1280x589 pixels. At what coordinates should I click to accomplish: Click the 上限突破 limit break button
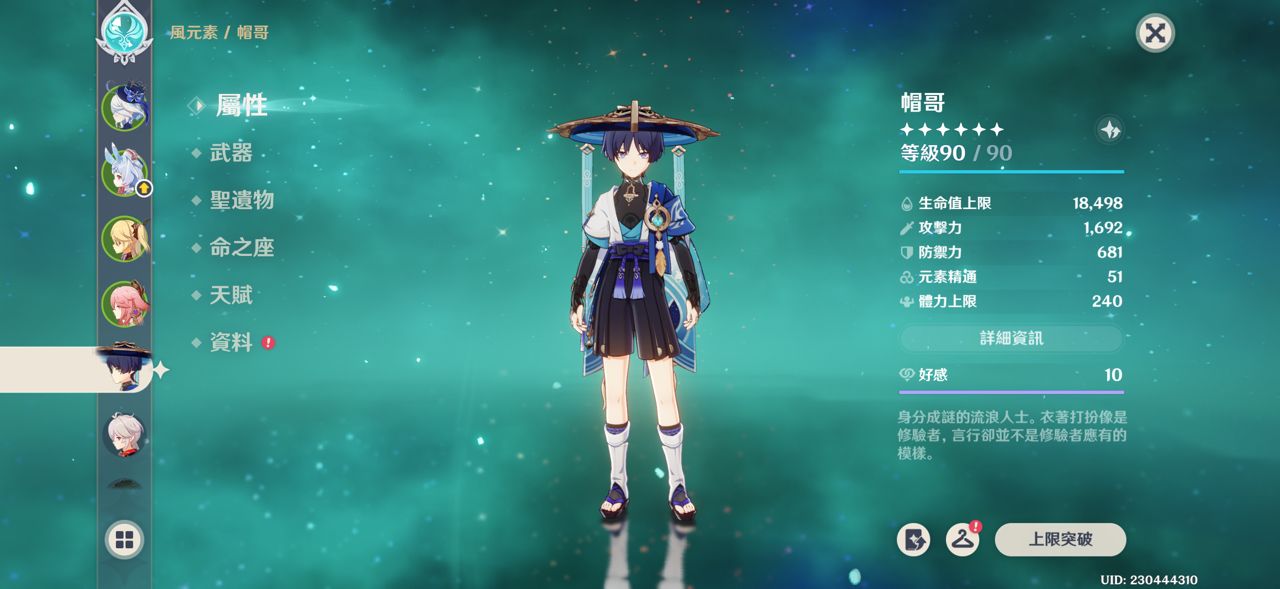(1060, 540)
